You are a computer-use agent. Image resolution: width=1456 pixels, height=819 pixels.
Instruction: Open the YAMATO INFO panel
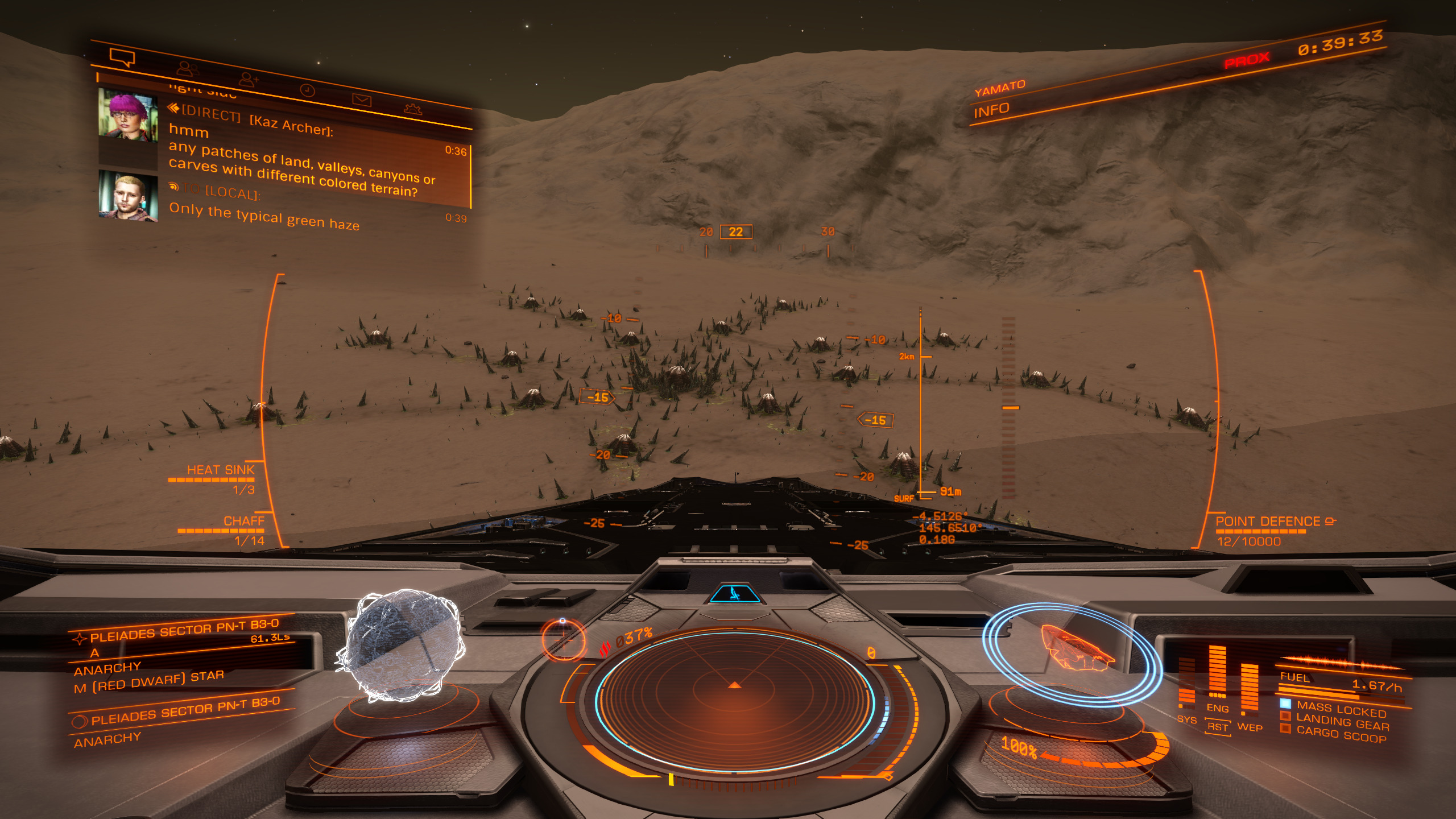992,110
